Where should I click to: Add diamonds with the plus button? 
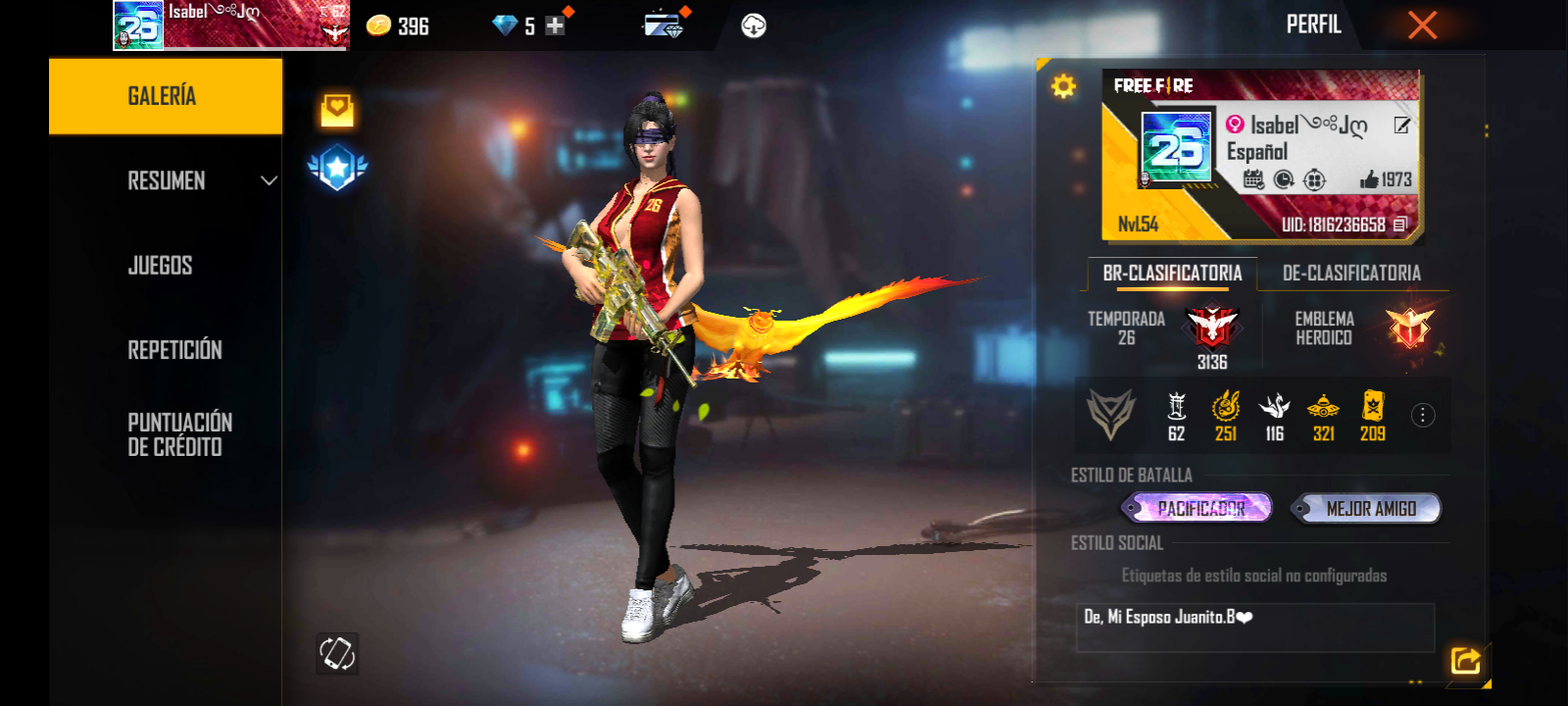[x=555, y=26]
